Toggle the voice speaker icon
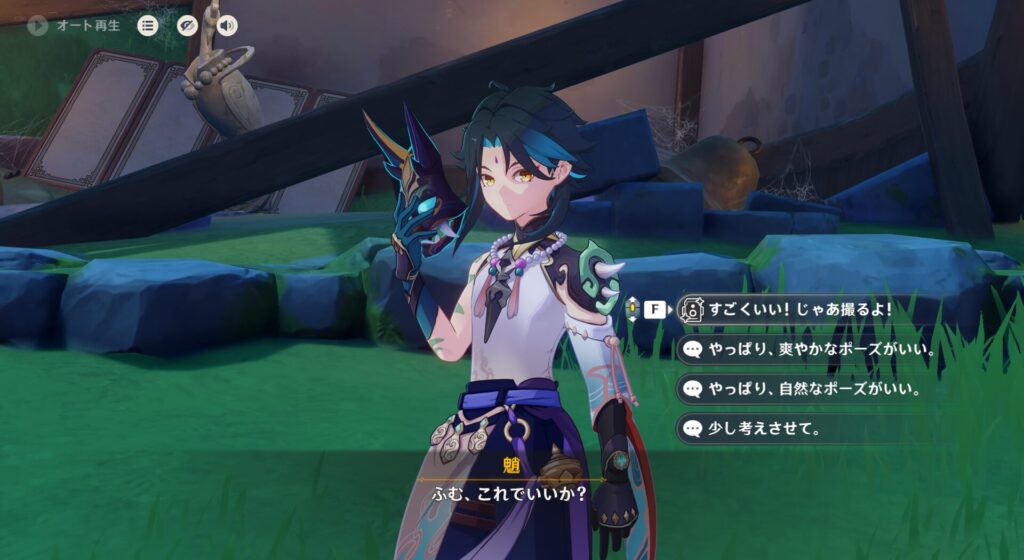 (x=227, y=26)
